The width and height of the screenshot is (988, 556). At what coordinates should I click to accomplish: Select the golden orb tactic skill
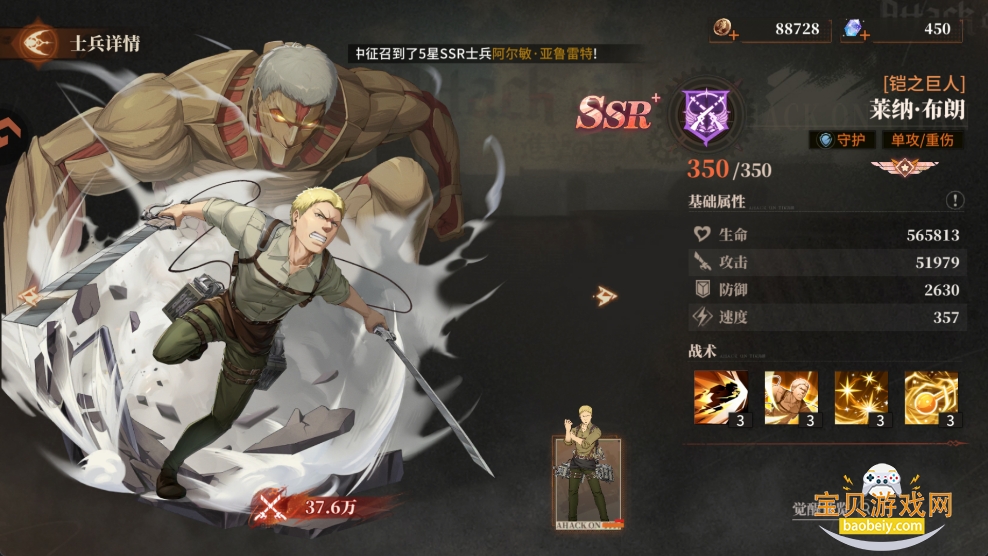pyautogui.click(x=931, y=397)
